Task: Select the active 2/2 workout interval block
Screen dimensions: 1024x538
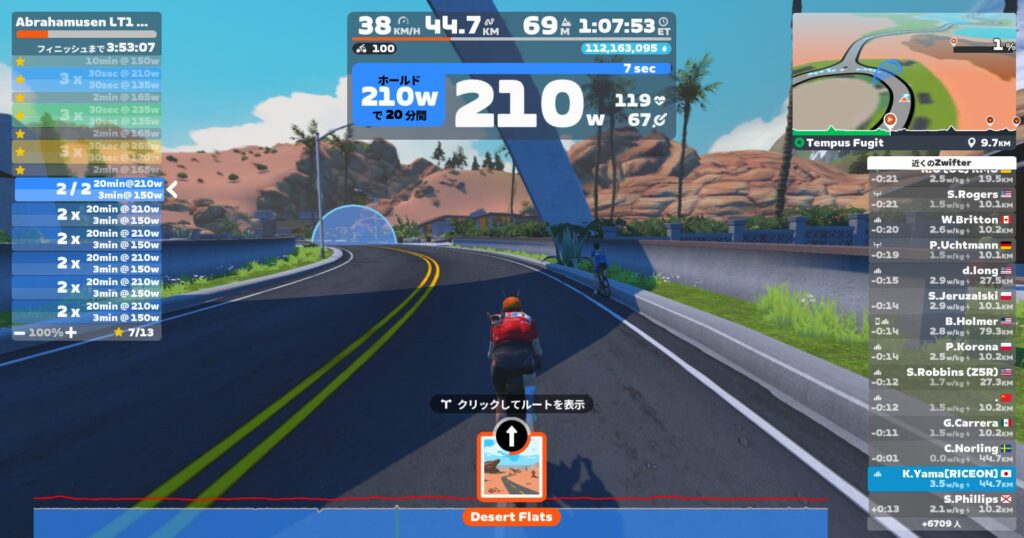Action: click(88, 188)
